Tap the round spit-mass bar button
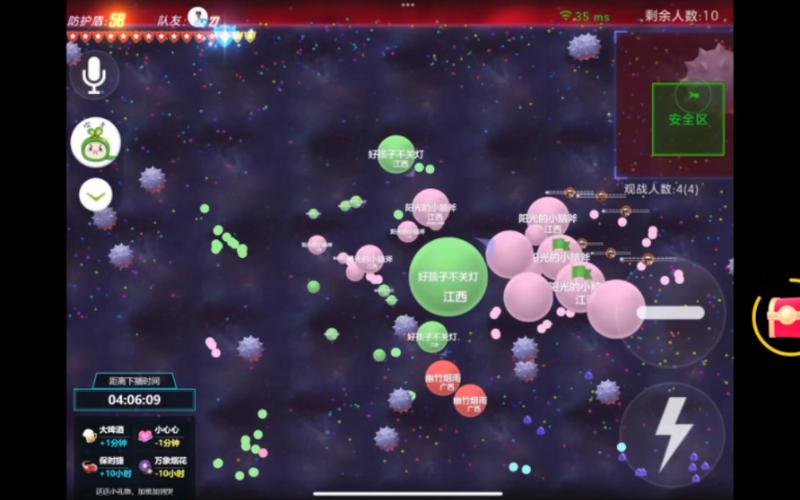 (671, 312)
